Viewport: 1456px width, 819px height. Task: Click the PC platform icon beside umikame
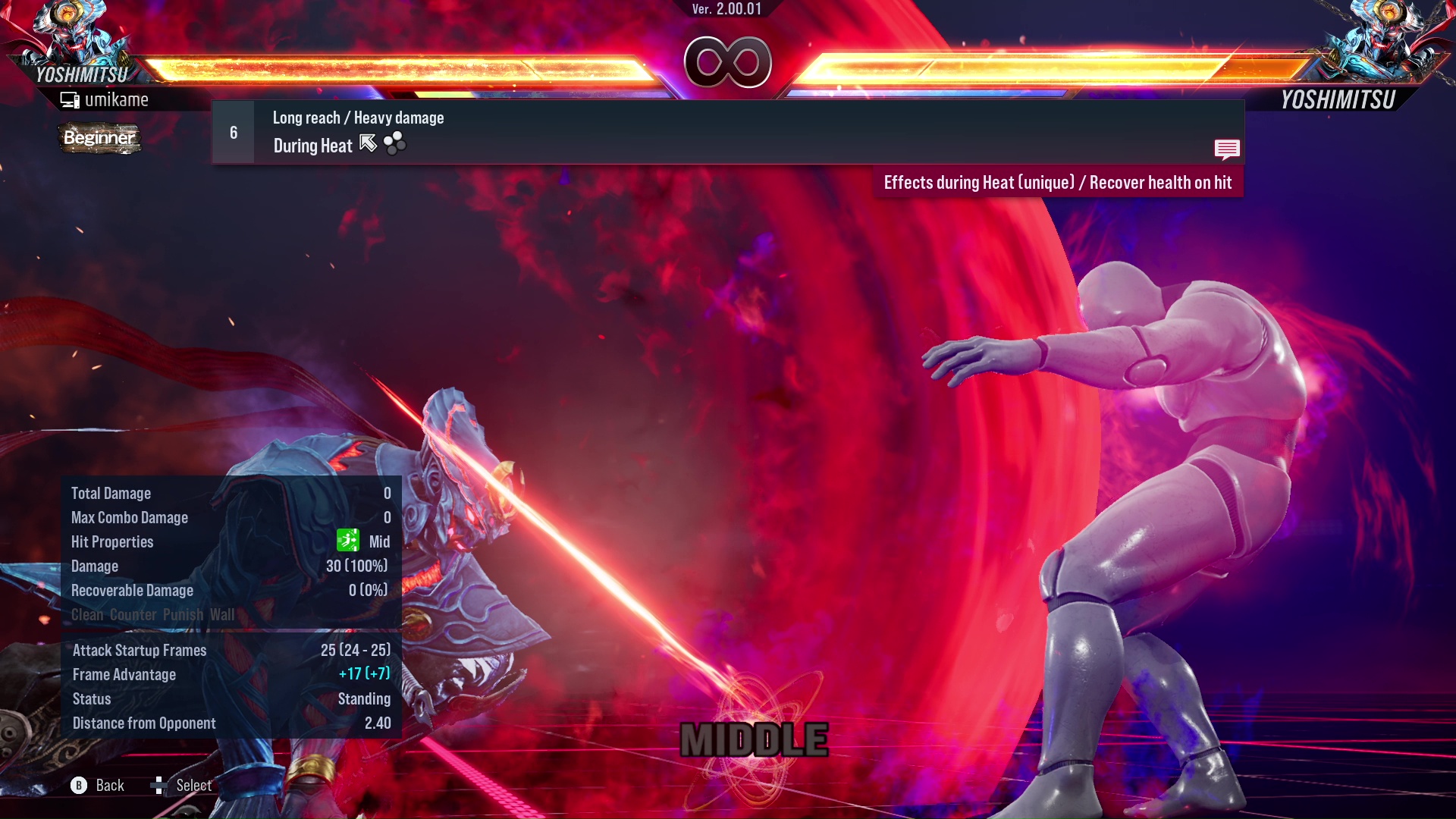pyautogui.click(x=69, y=99)
